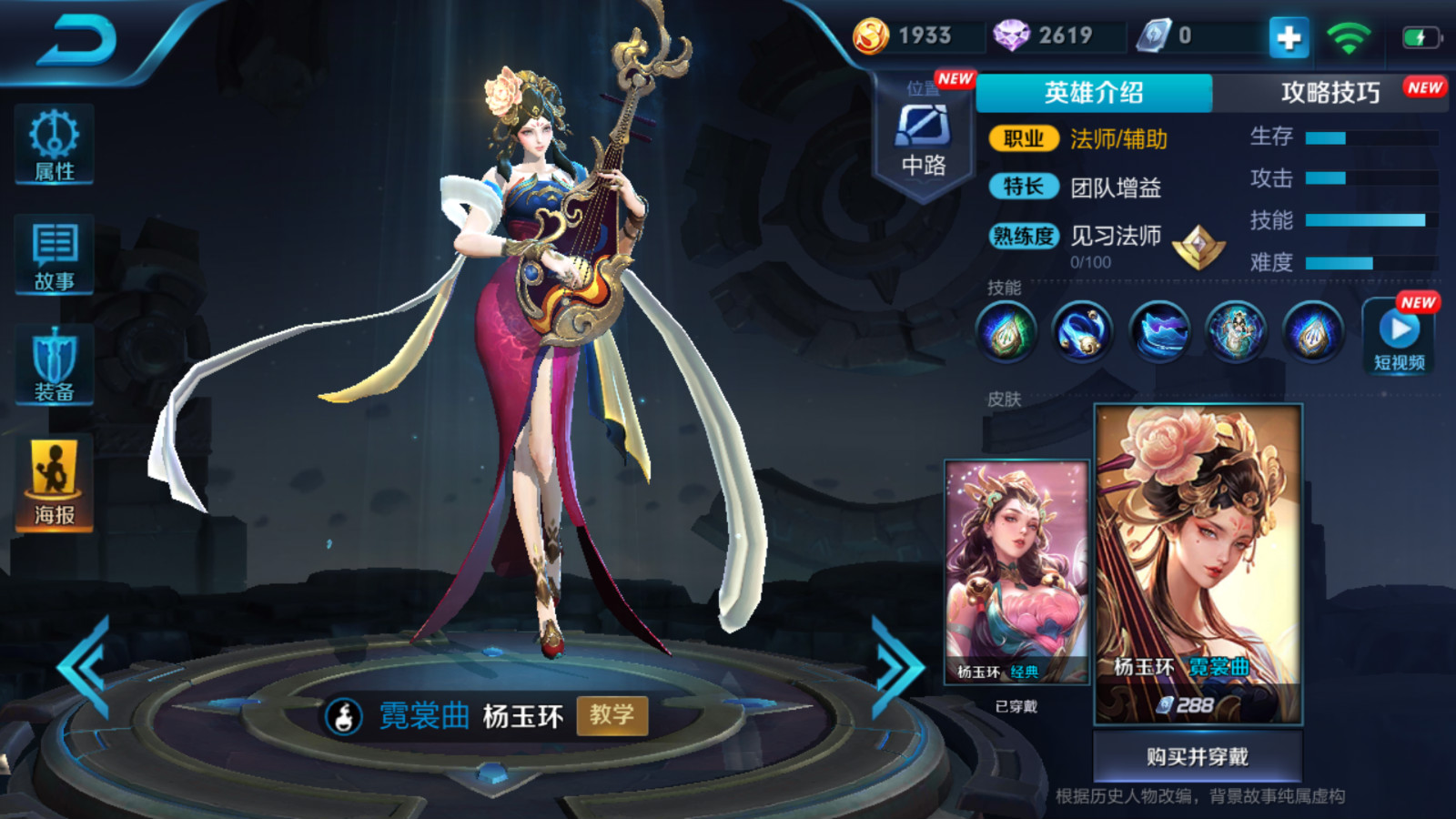Open the 装备 equipment panel
Viewport: 1456px width, 819px height.
pyautogui.click(x=55, y=366)
